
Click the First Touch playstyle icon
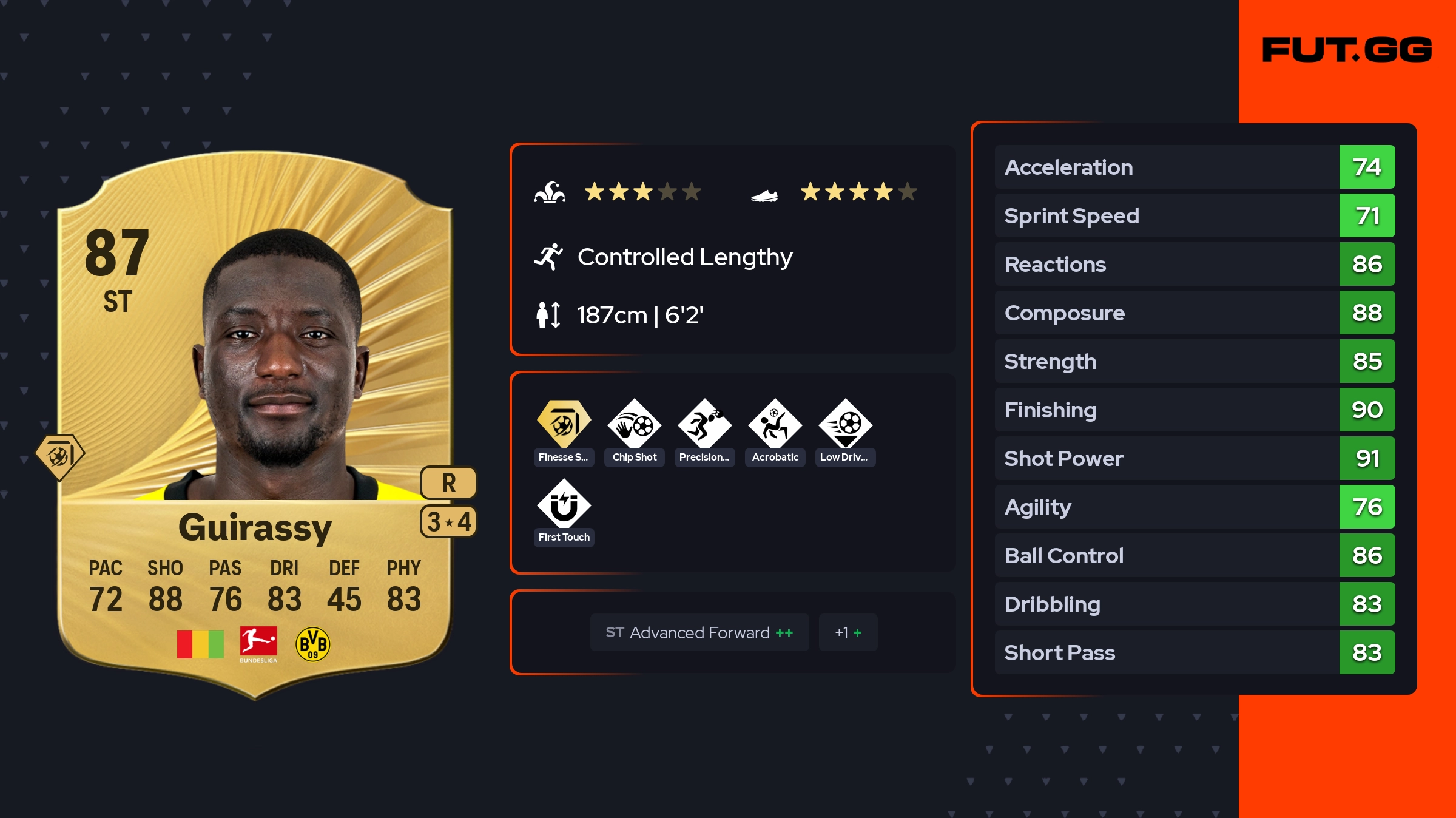(x=564, y=504)
